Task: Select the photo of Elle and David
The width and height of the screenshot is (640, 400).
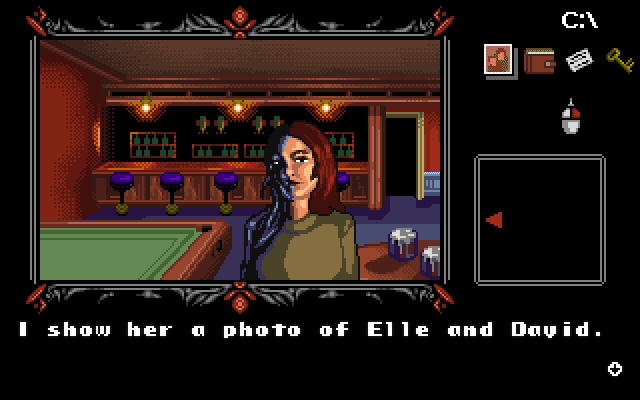Action: 499,60
